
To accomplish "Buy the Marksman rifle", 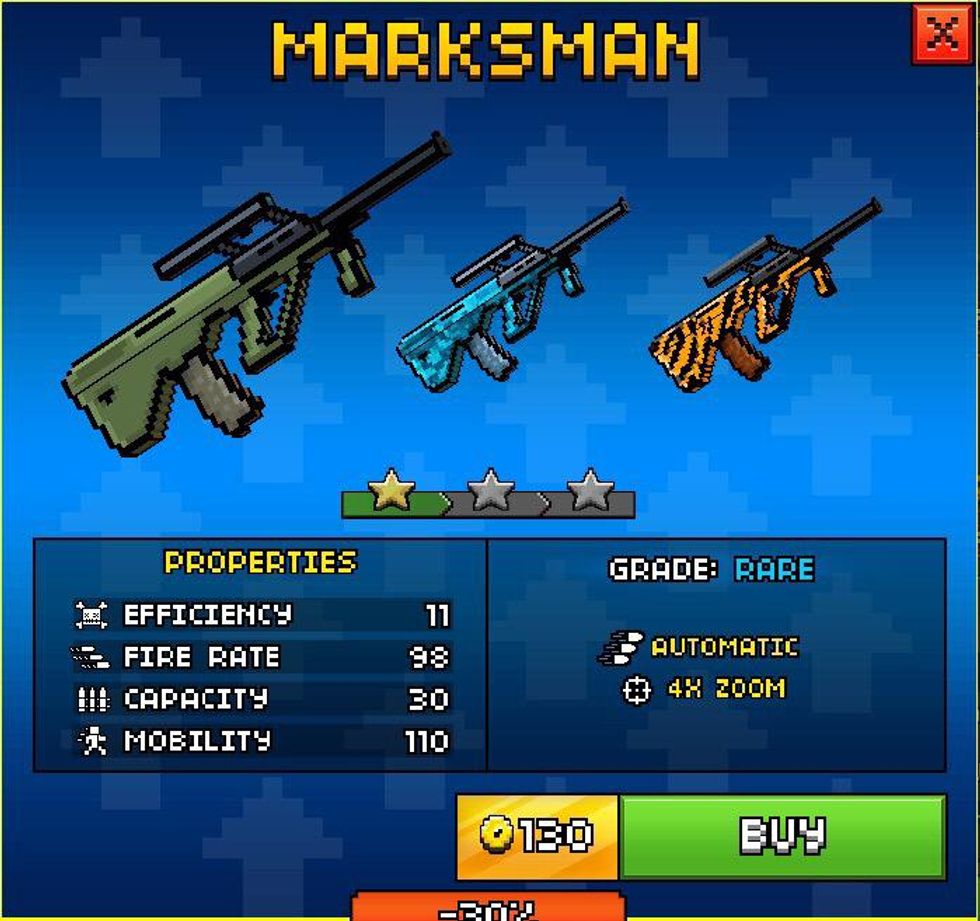I will pyautogui.click(x=782, y=836).
